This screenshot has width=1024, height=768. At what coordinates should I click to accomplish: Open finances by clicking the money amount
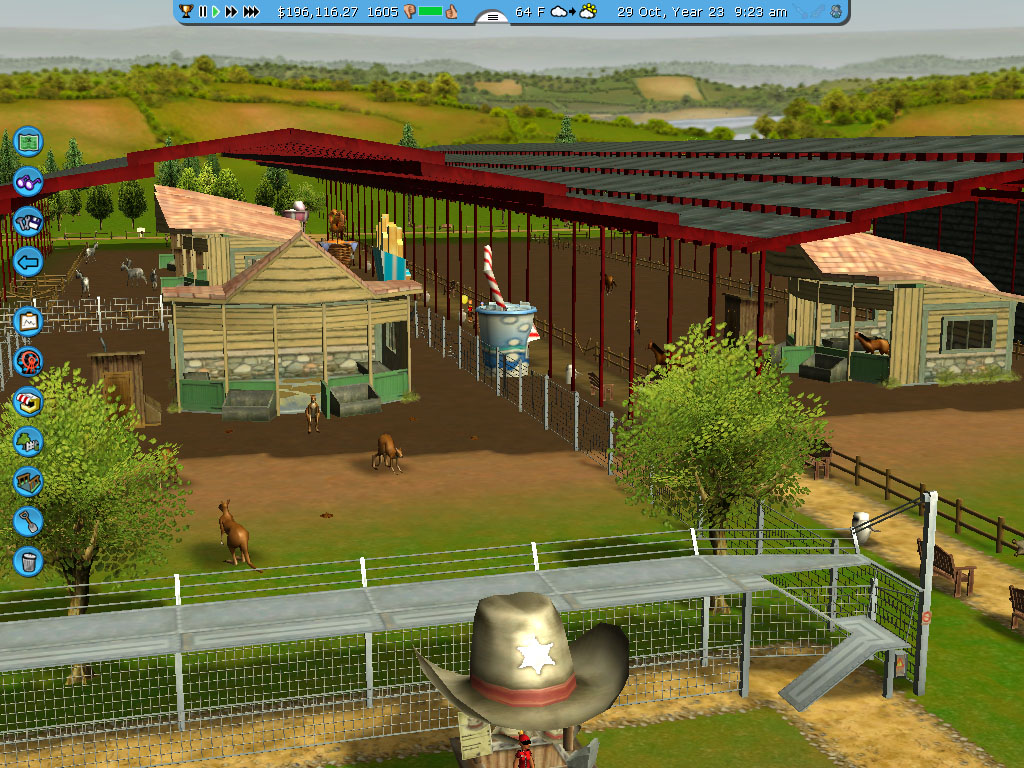pos(317,12)
